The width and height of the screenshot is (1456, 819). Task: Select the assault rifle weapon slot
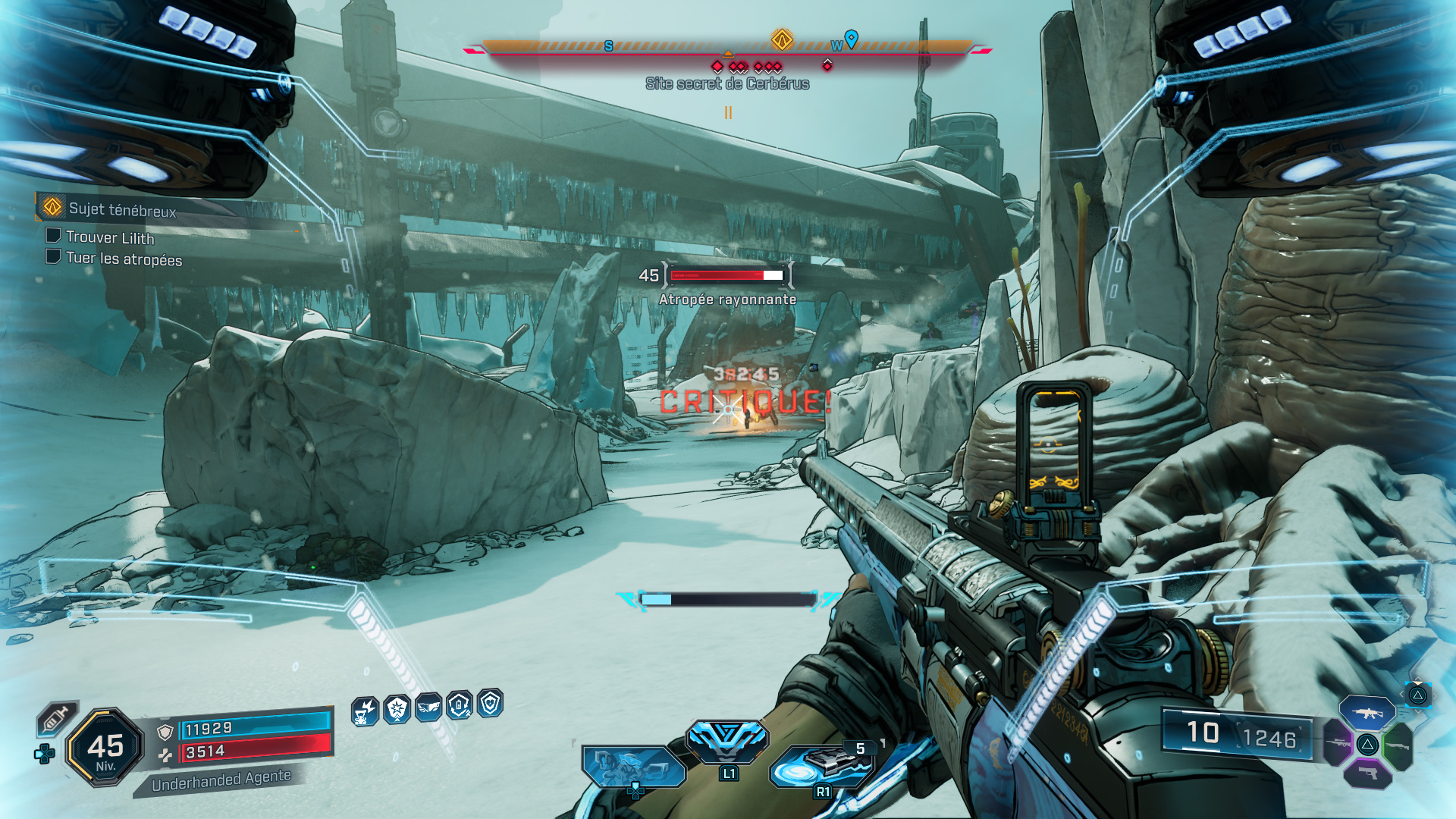point(1367,713)
